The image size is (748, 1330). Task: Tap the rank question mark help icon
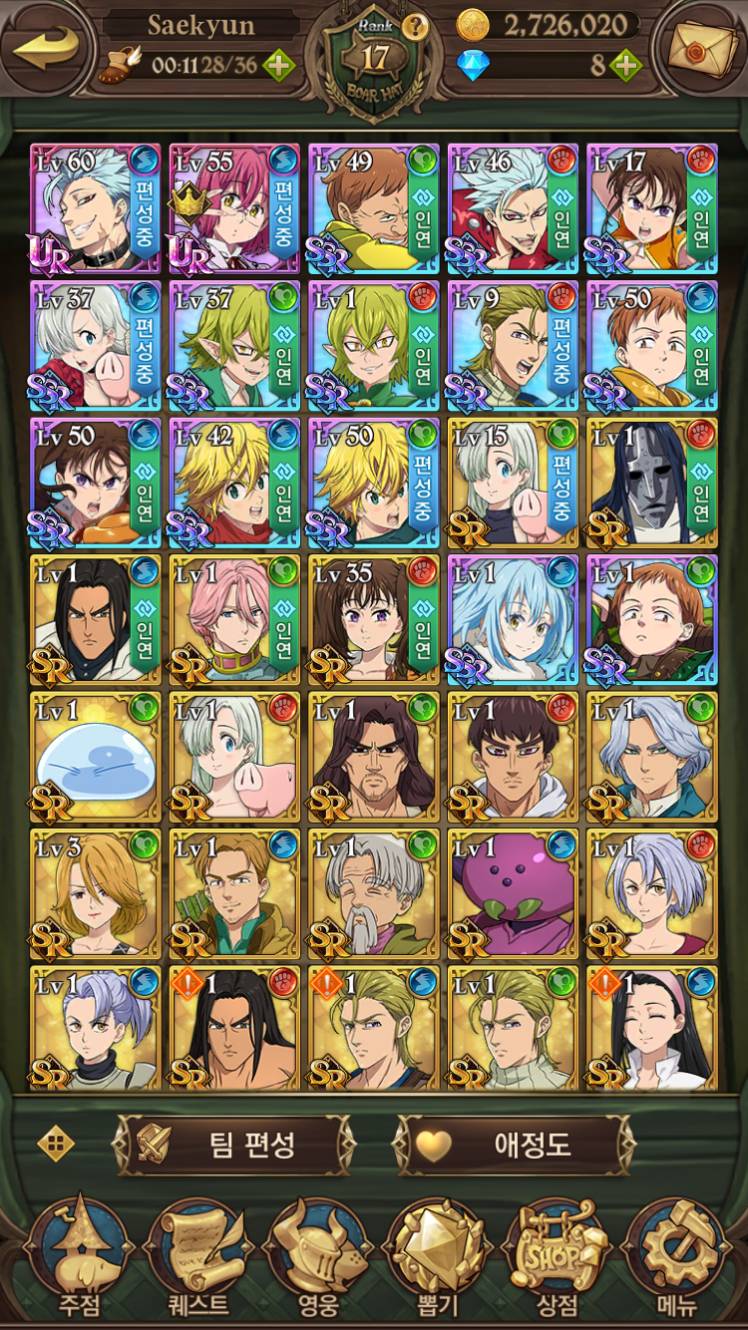[x=416, y=27]
